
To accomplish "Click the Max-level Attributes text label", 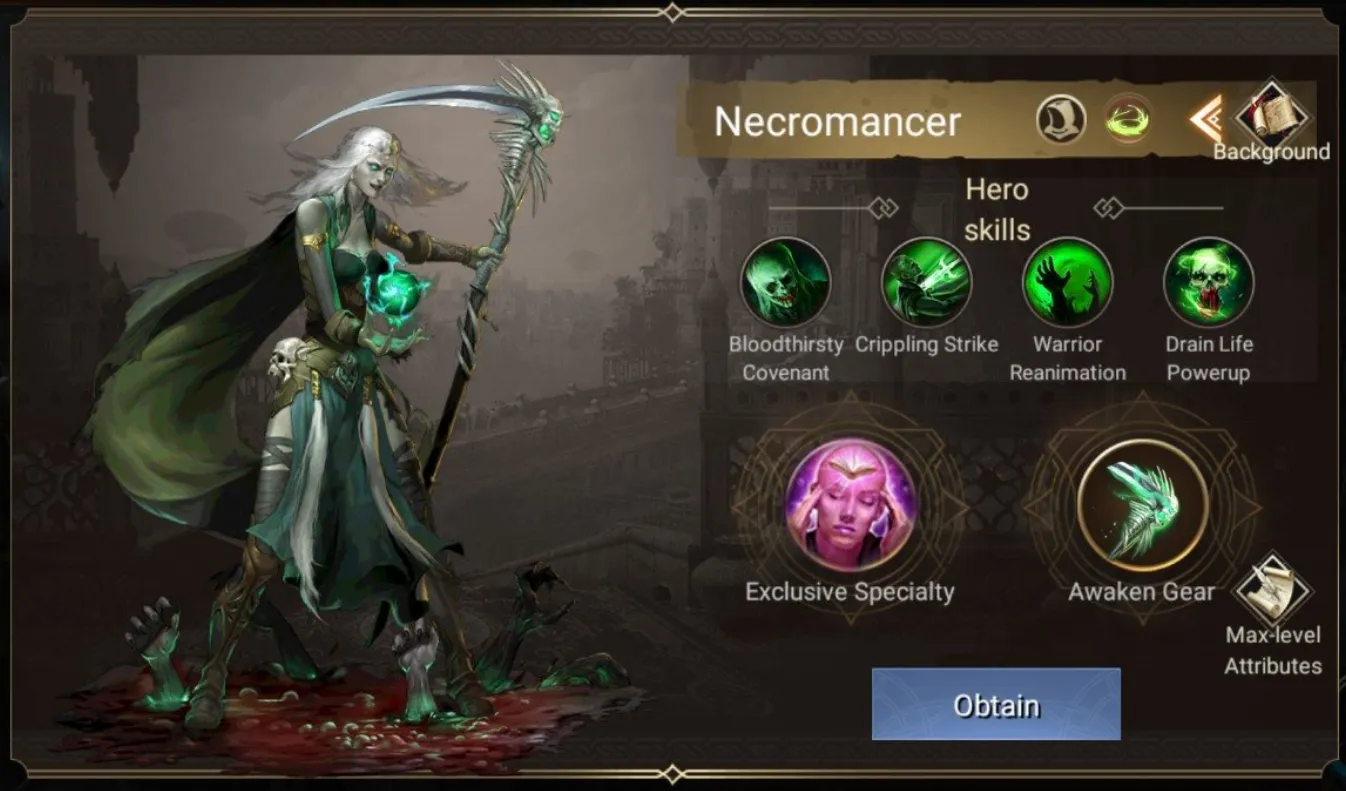I will pos(1272,649).
